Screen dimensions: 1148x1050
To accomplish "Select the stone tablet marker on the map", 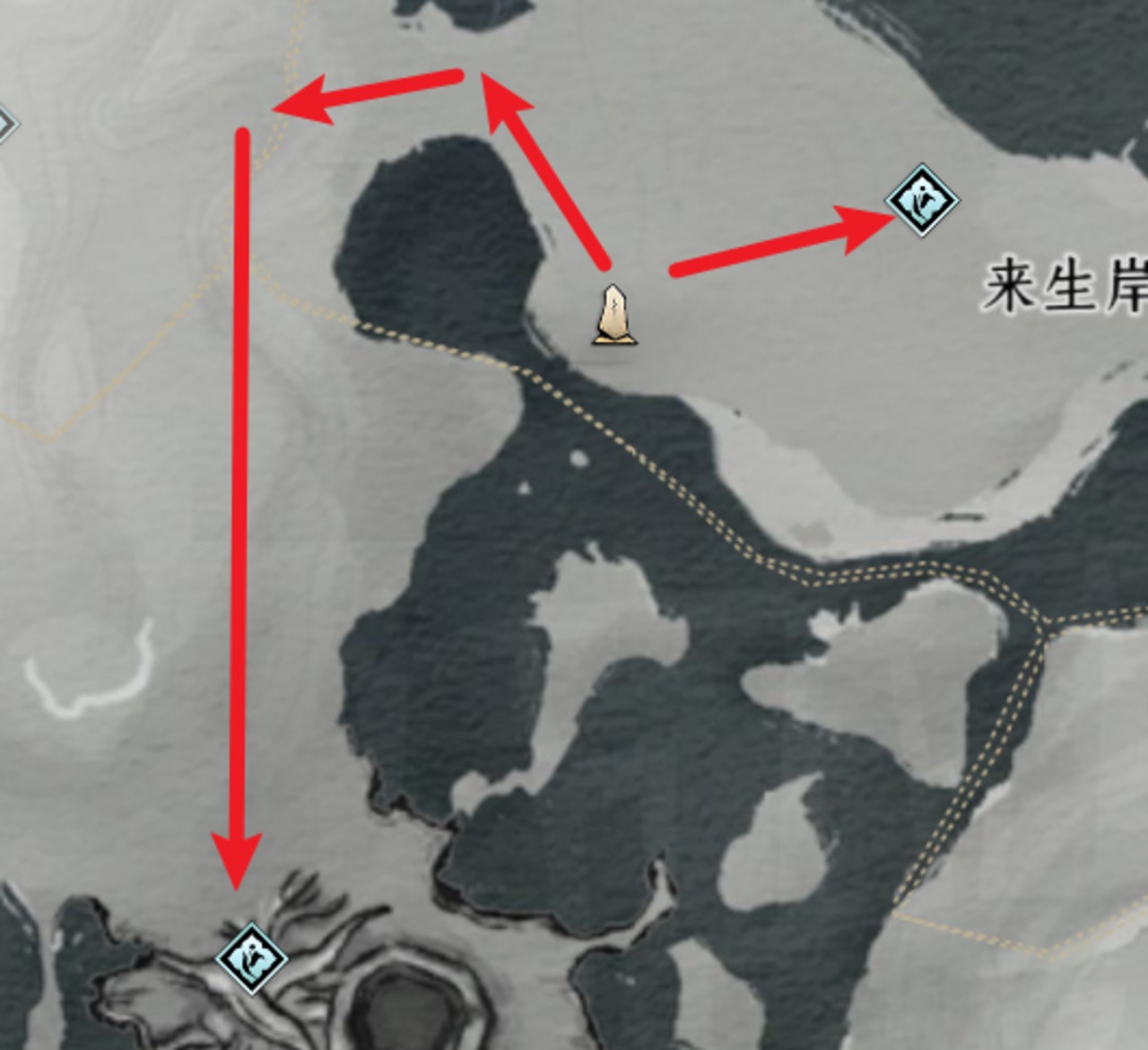I will [x=615, y=315].
